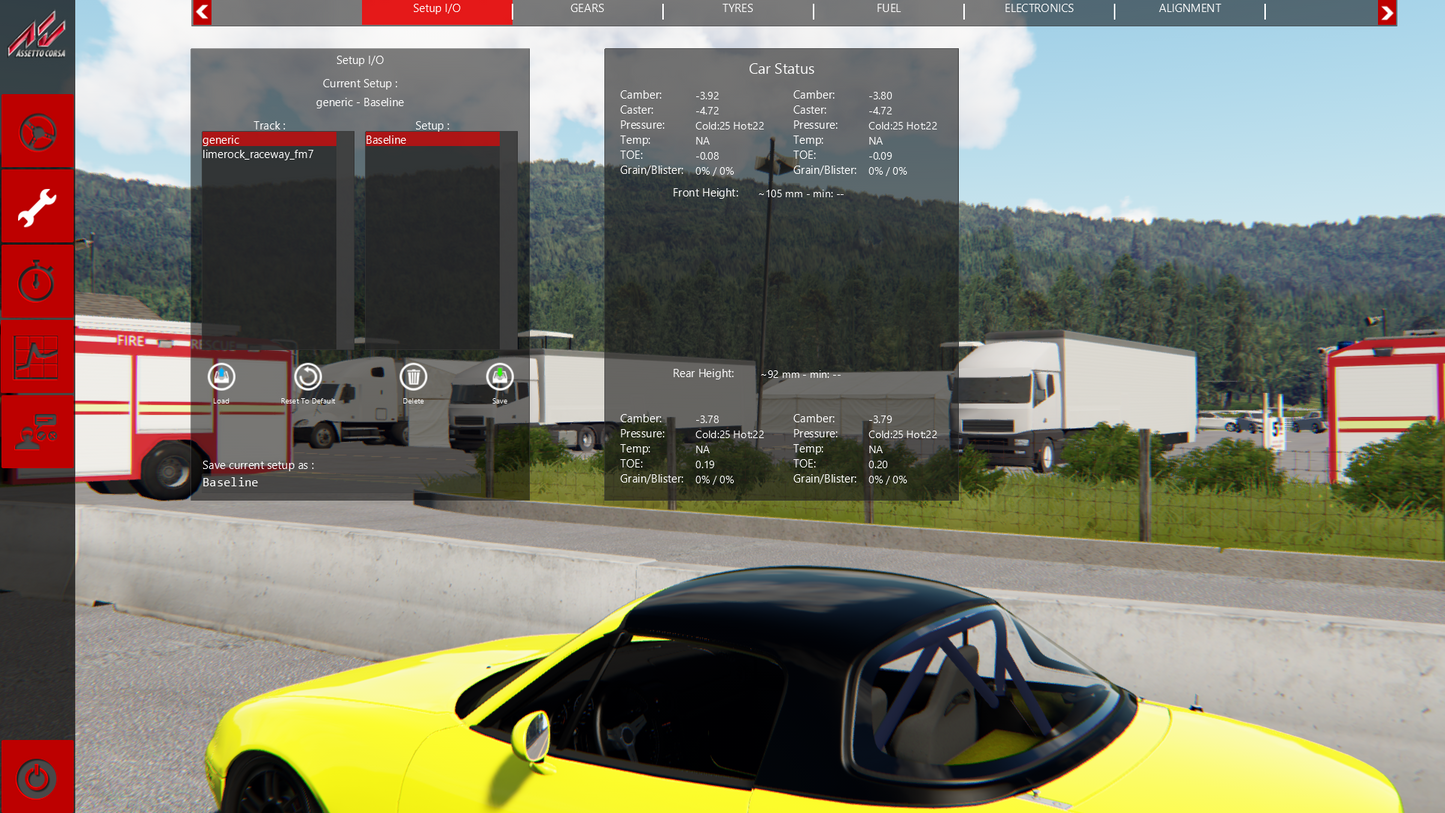Click the steering wheel sidebar icon
Image resolution: width=1445 pixels, height=813 pixels.
36,130
